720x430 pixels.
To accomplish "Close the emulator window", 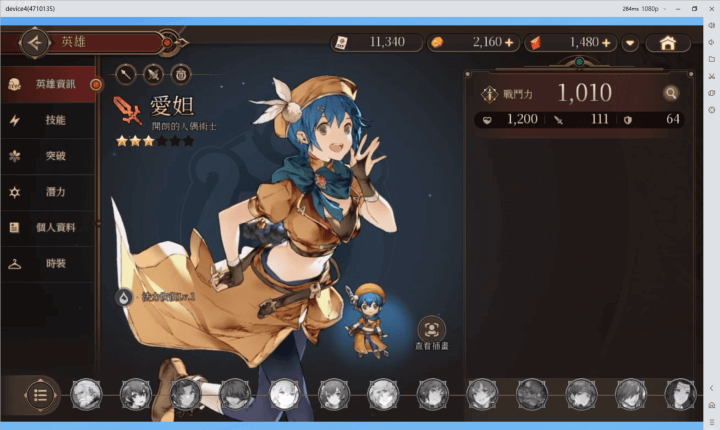I will click(710, 8).
